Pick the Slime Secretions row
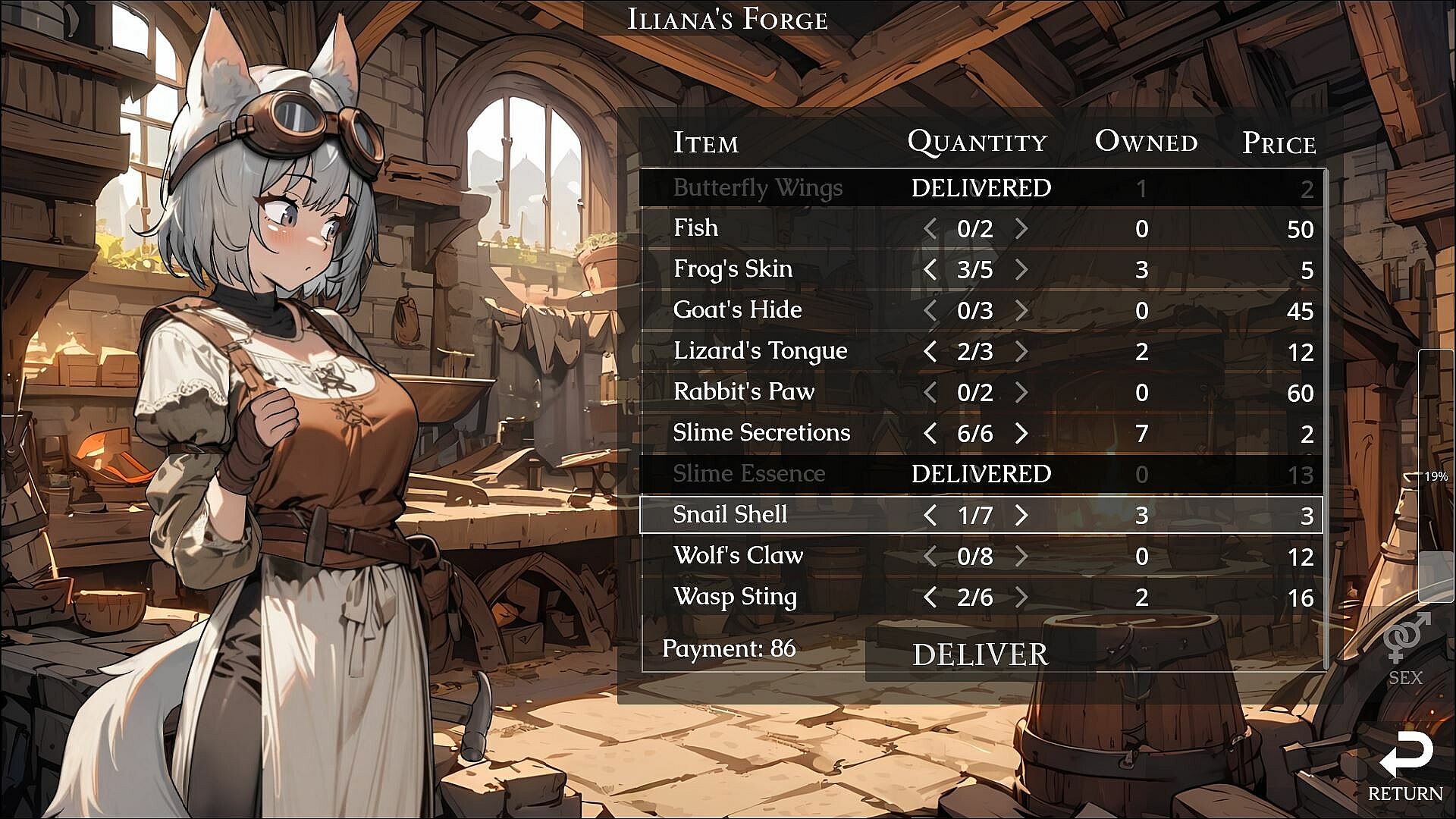The height and width of the screenshot is (819, 1456). [x=761, y=433]
